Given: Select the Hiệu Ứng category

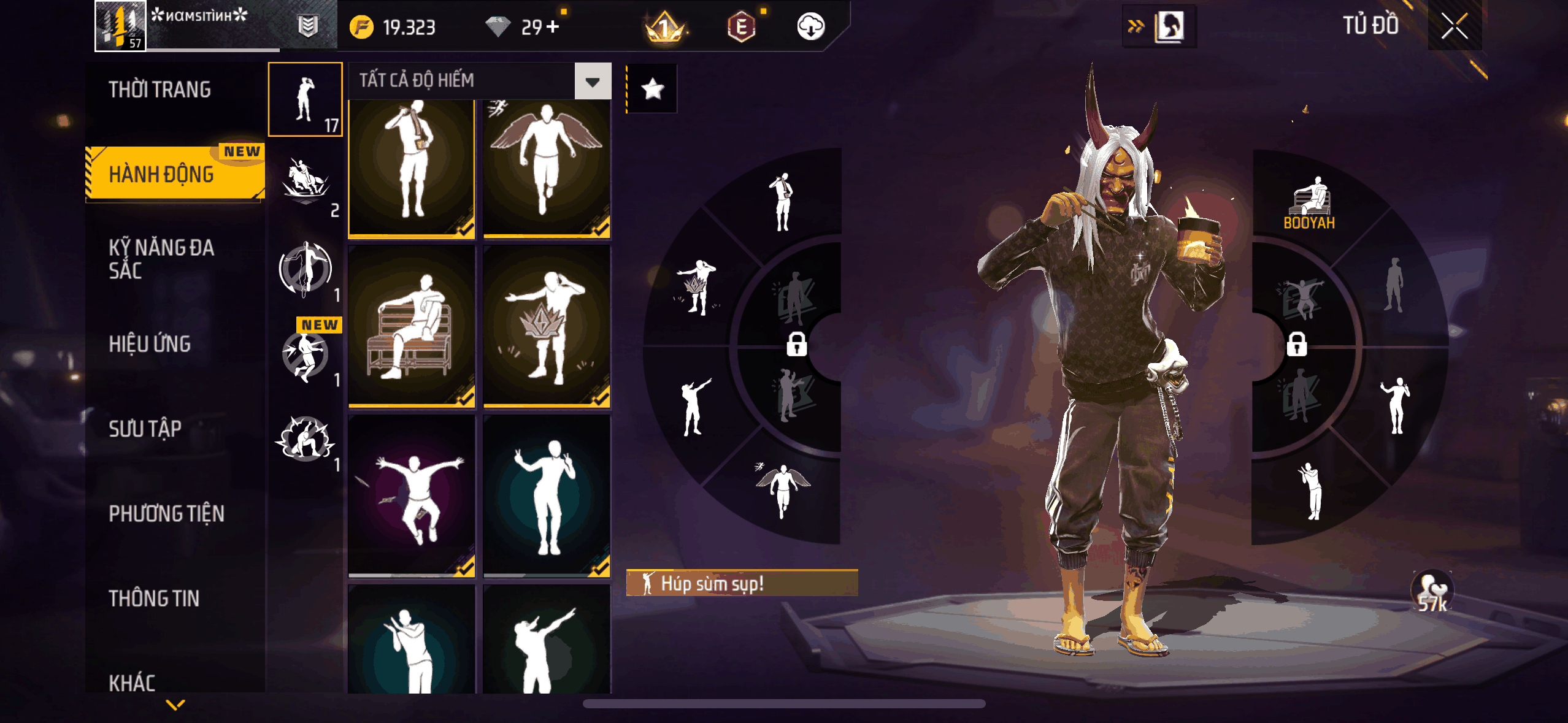Looking at the screenshot, I should coord(150,344).
